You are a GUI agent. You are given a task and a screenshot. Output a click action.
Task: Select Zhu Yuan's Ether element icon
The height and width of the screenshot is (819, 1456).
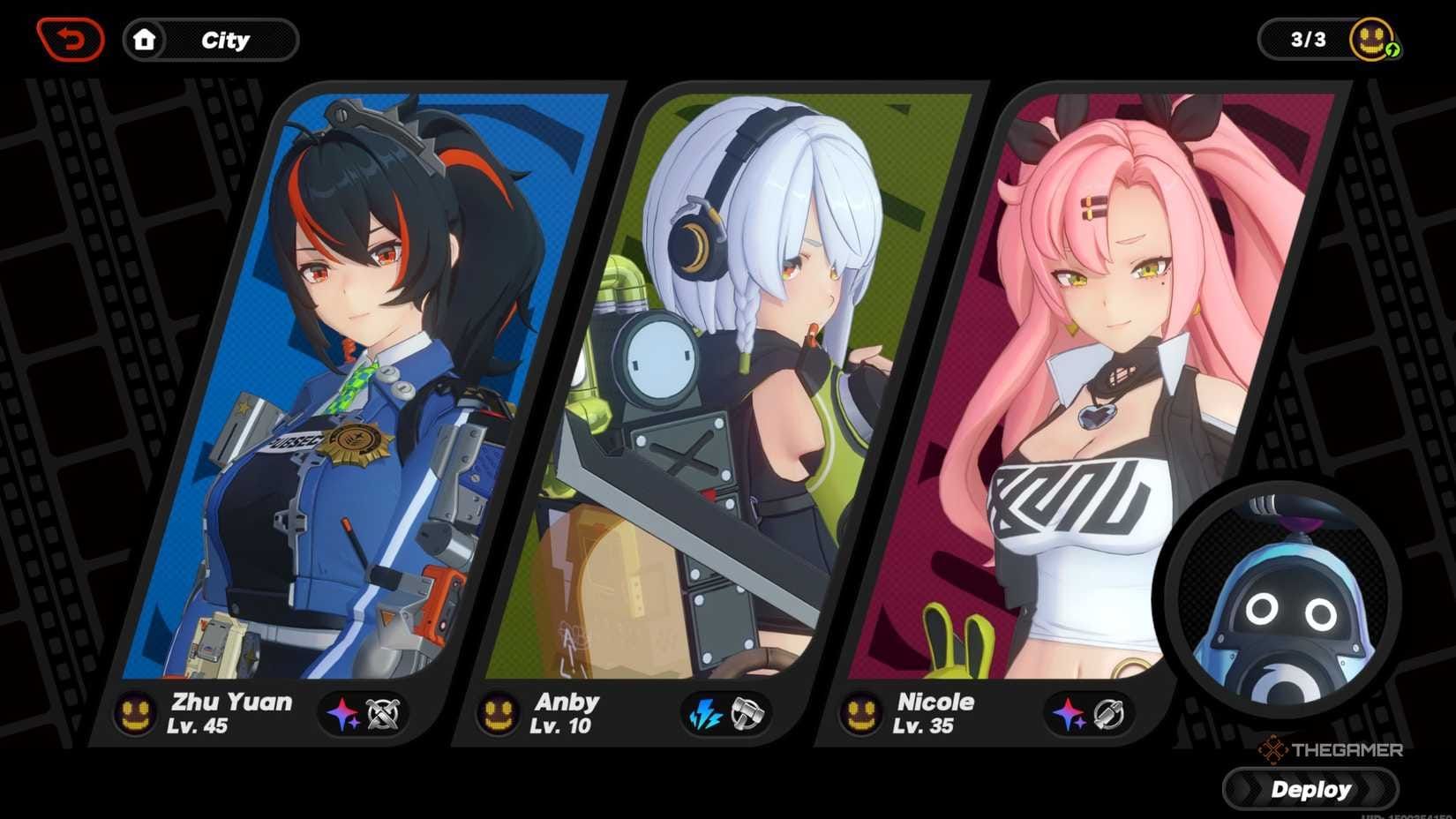(x=342, y=715)
